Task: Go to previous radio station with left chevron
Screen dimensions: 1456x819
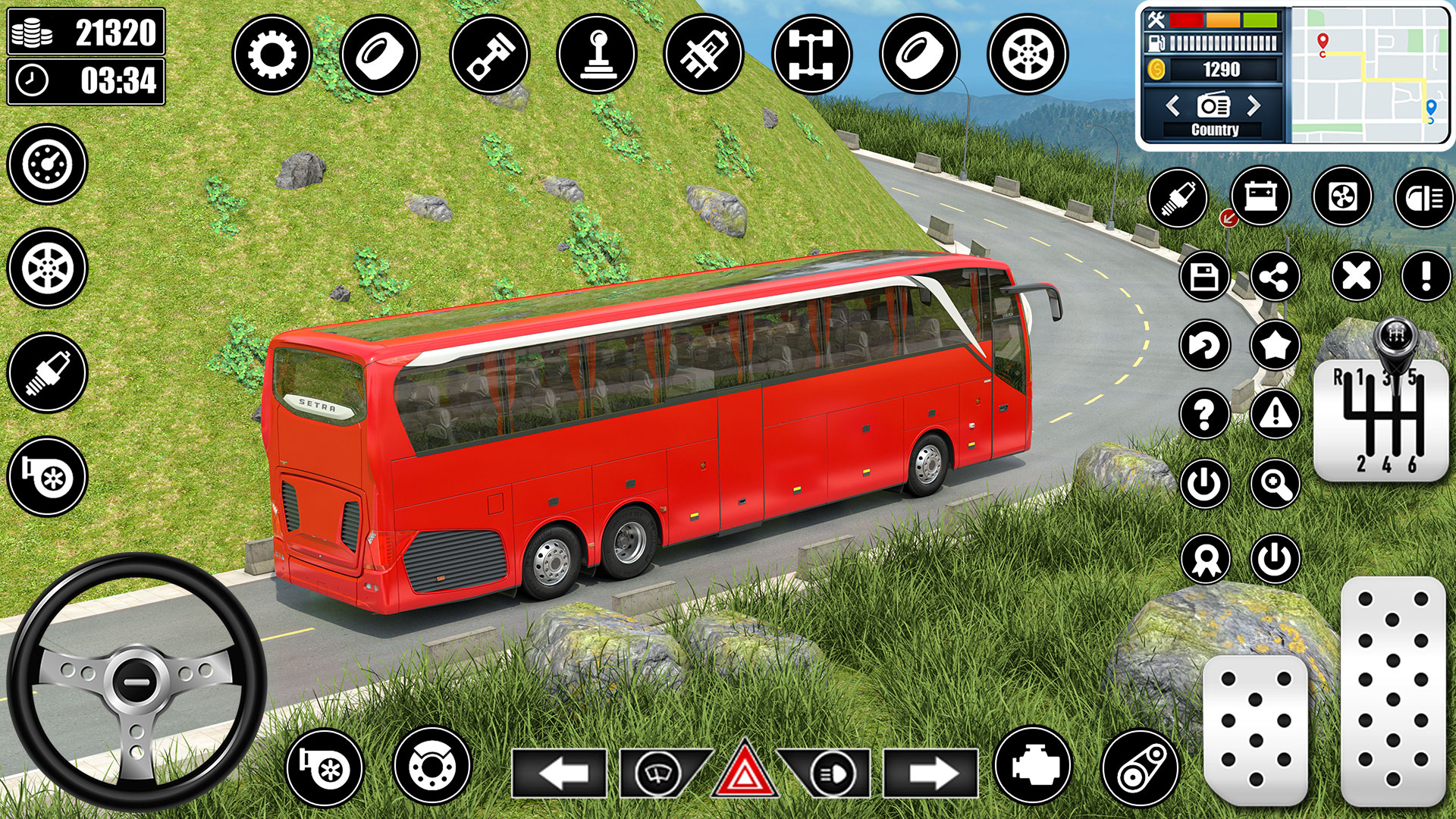Action: coord(1172,105)
